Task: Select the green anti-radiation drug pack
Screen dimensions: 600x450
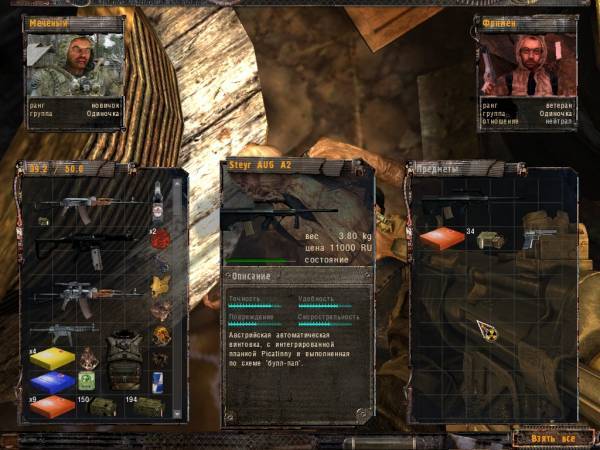Action: [88, 381]
